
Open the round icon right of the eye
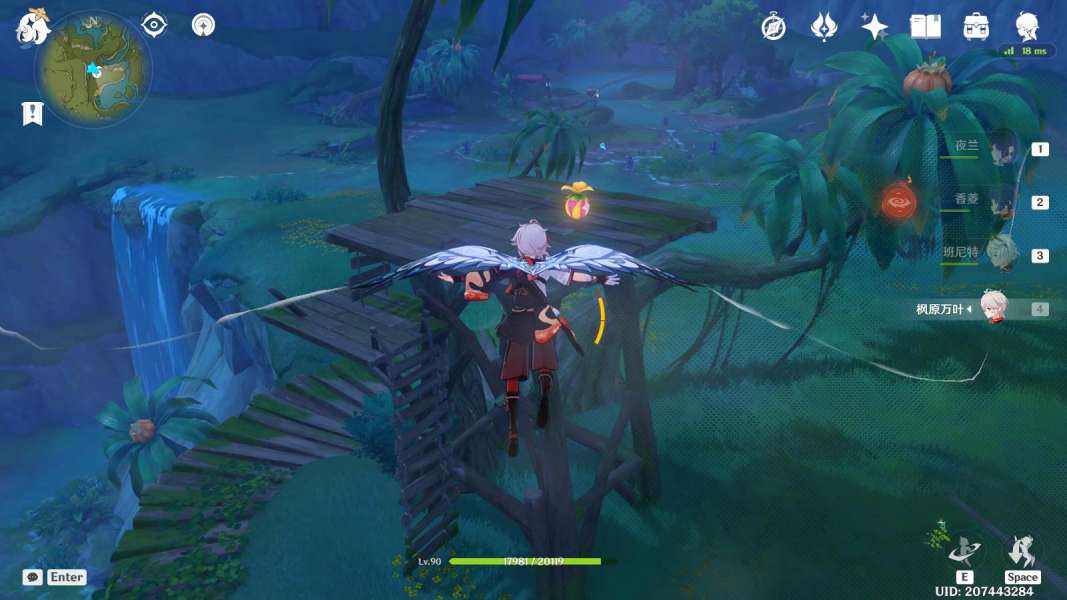(203, 24)
